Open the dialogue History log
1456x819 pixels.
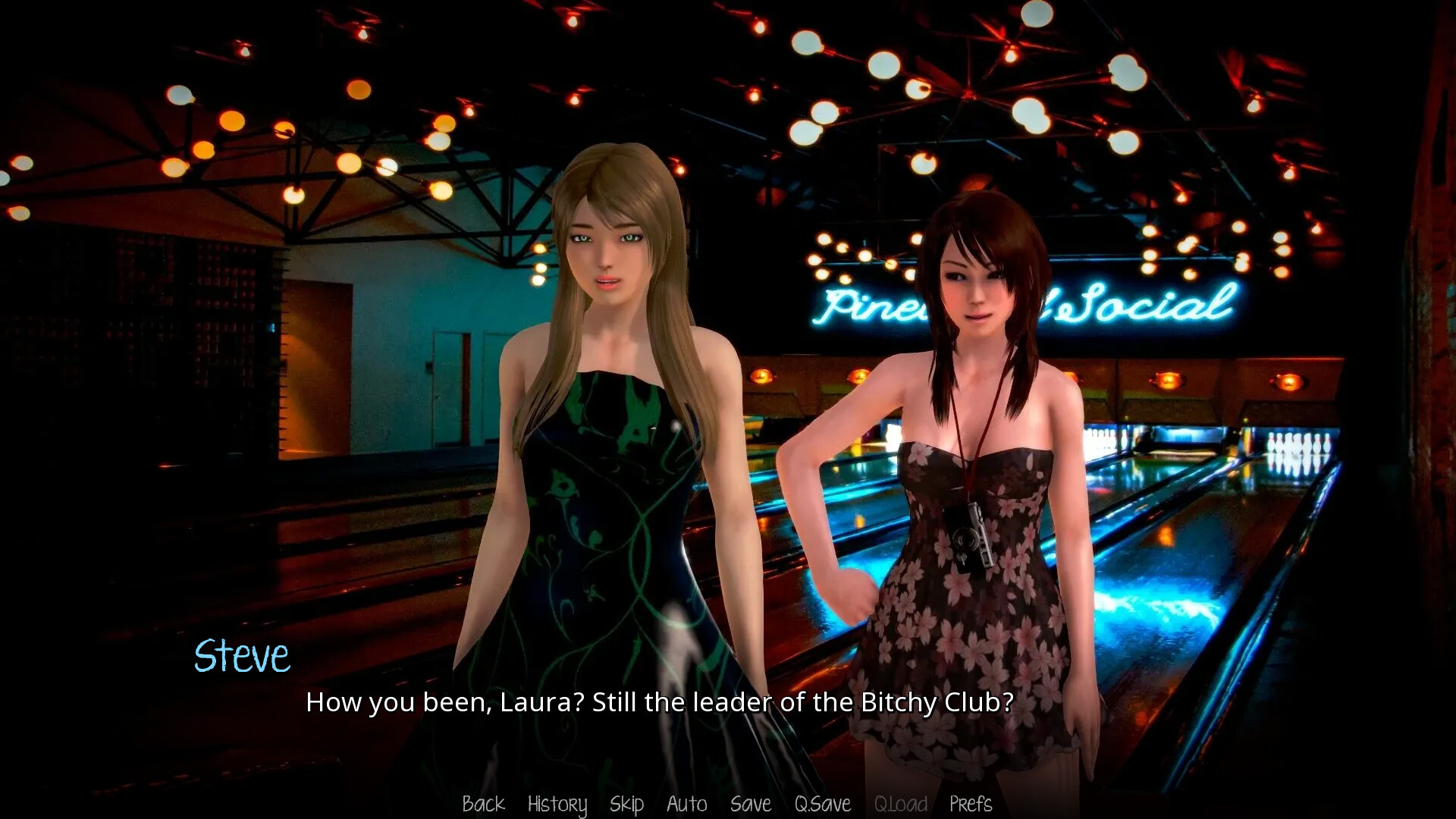pos(557,804)
